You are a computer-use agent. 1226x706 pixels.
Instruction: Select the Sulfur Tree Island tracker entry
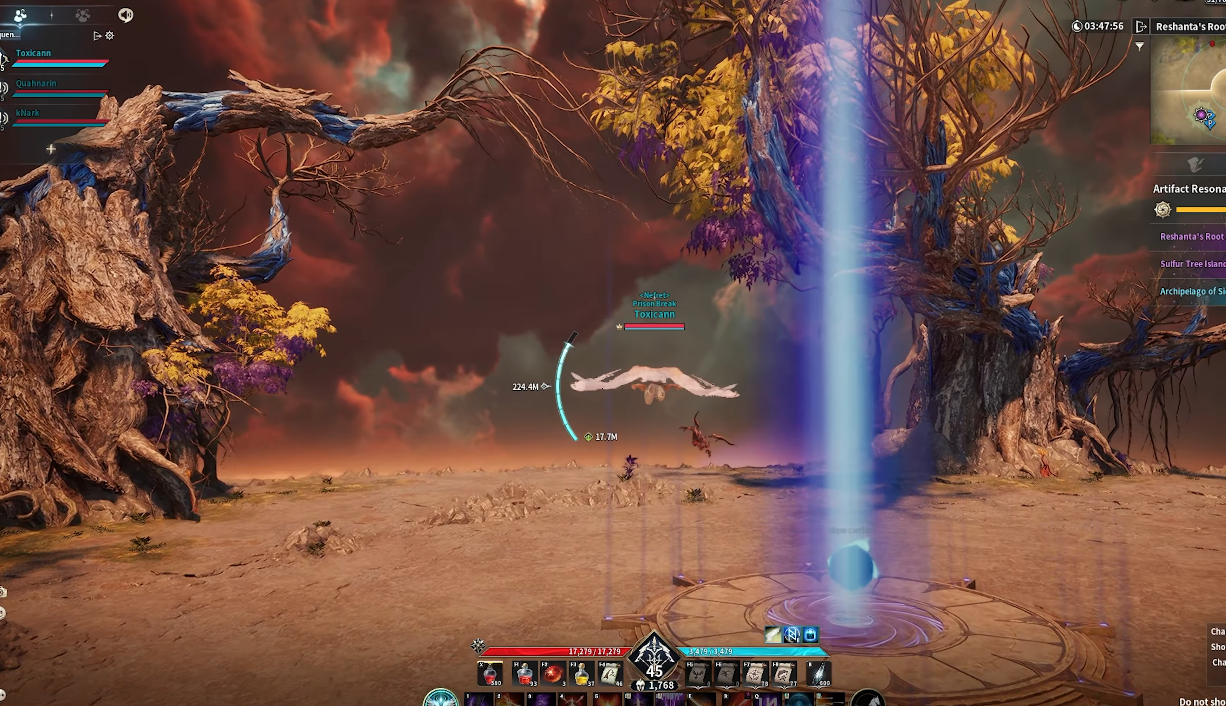[x=1192, y=264]
